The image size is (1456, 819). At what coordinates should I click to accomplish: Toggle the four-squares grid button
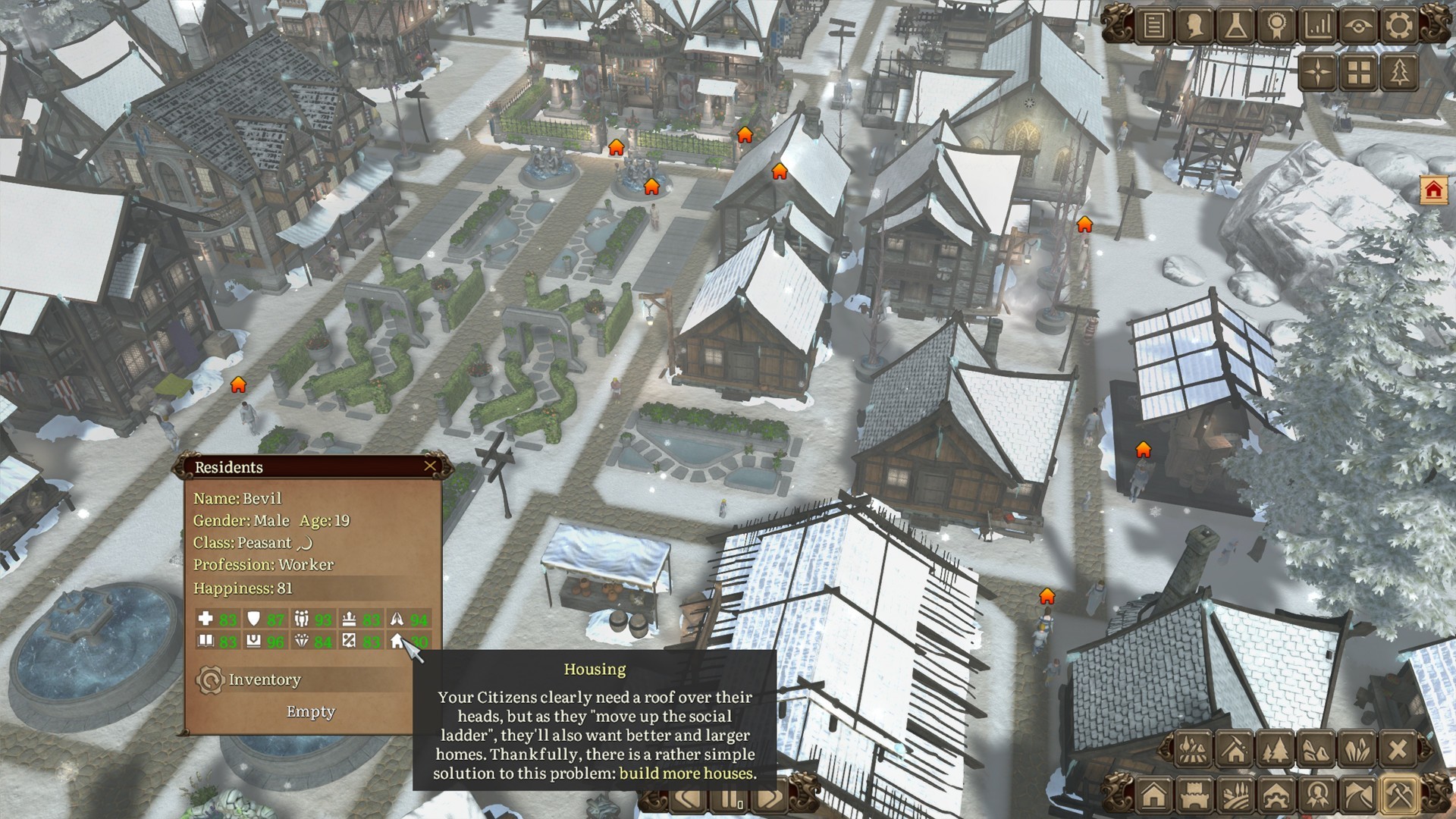pyautogui.click(x=1359, y=72)
